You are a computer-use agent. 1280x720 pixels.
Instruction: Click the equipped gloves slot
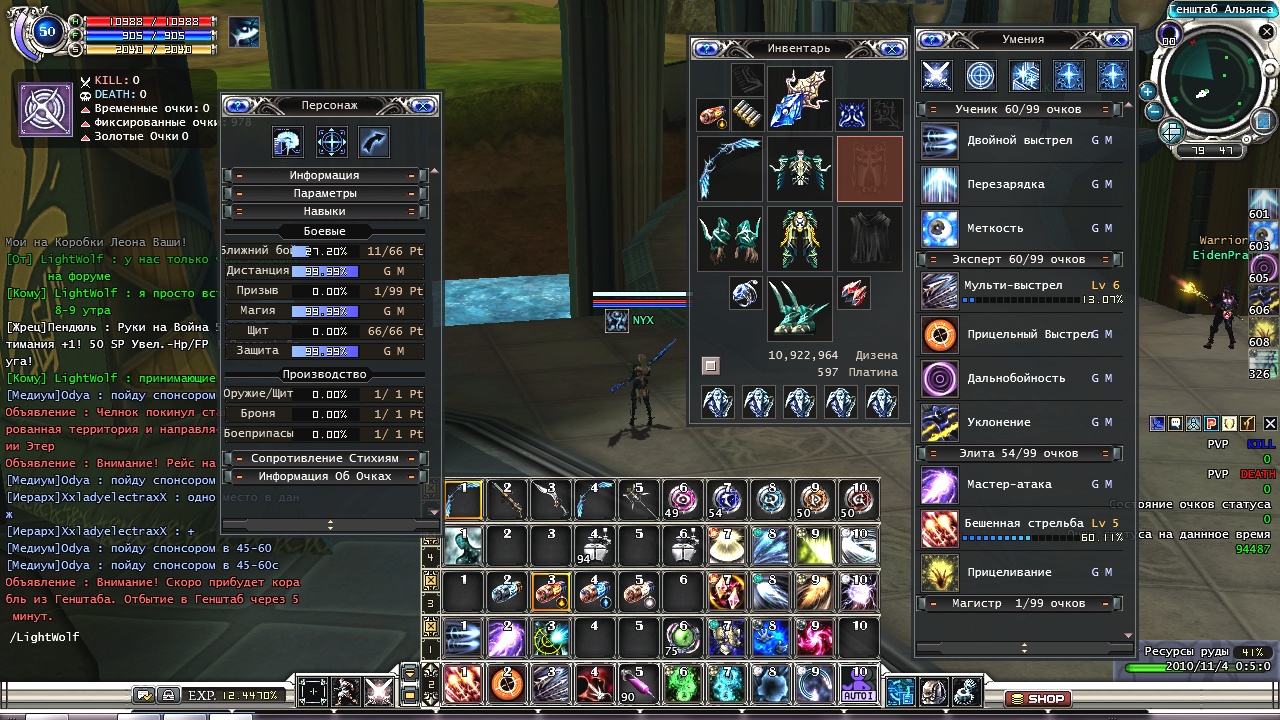[x=730, y=238]
